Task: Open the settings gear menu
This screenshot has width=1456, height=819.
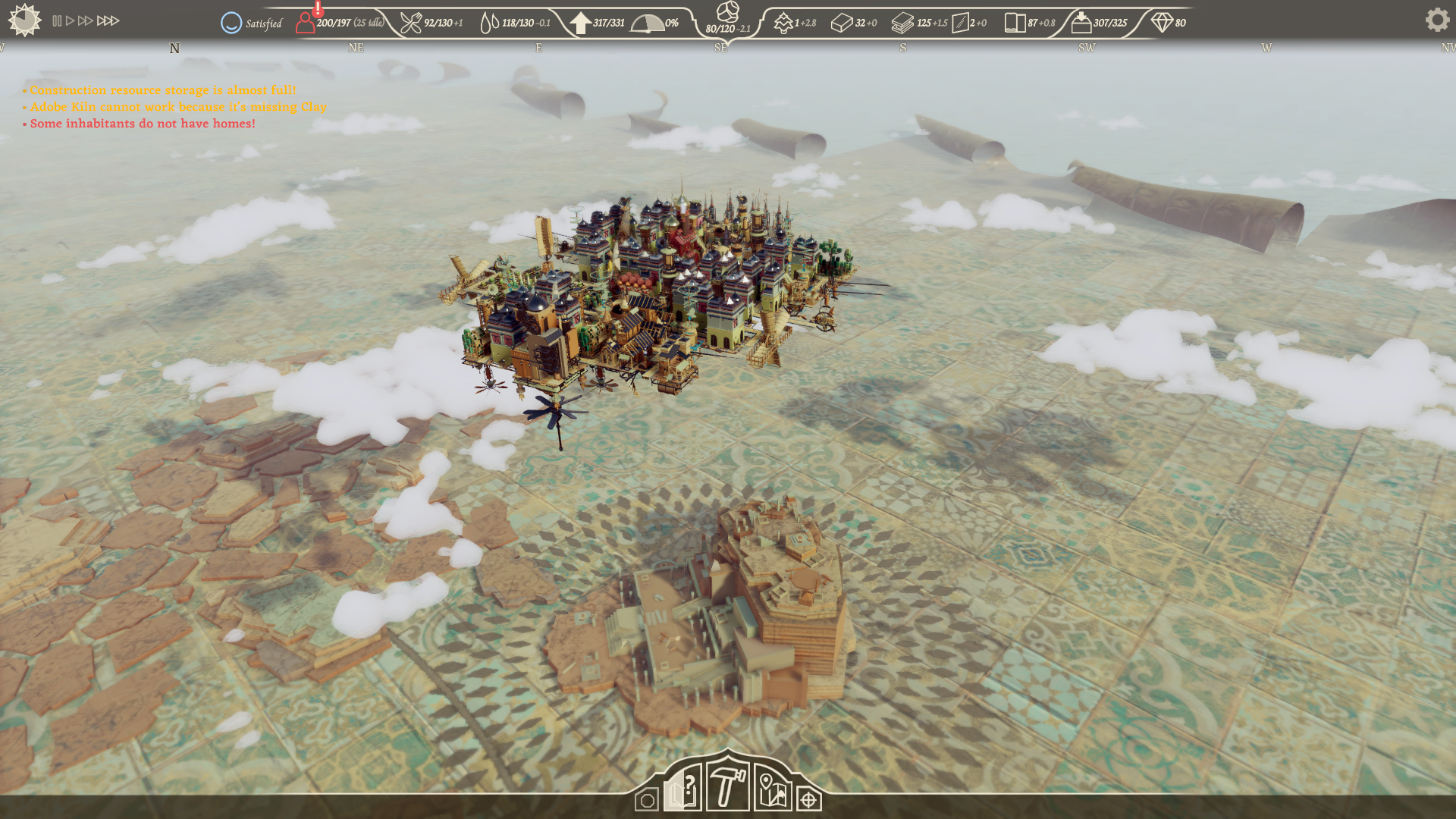Action: [1436, 20]
